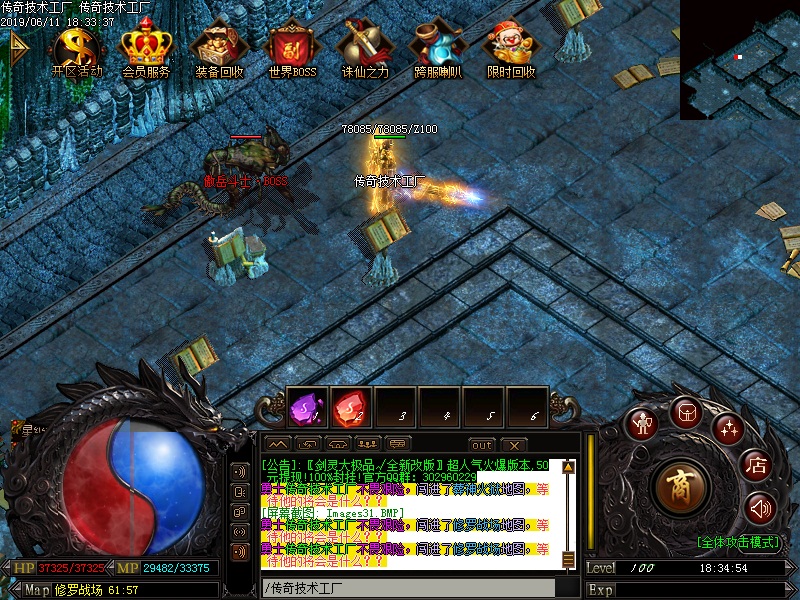Select the 诛仙之力 sword icon
The image size is (800, 600).
365,48
